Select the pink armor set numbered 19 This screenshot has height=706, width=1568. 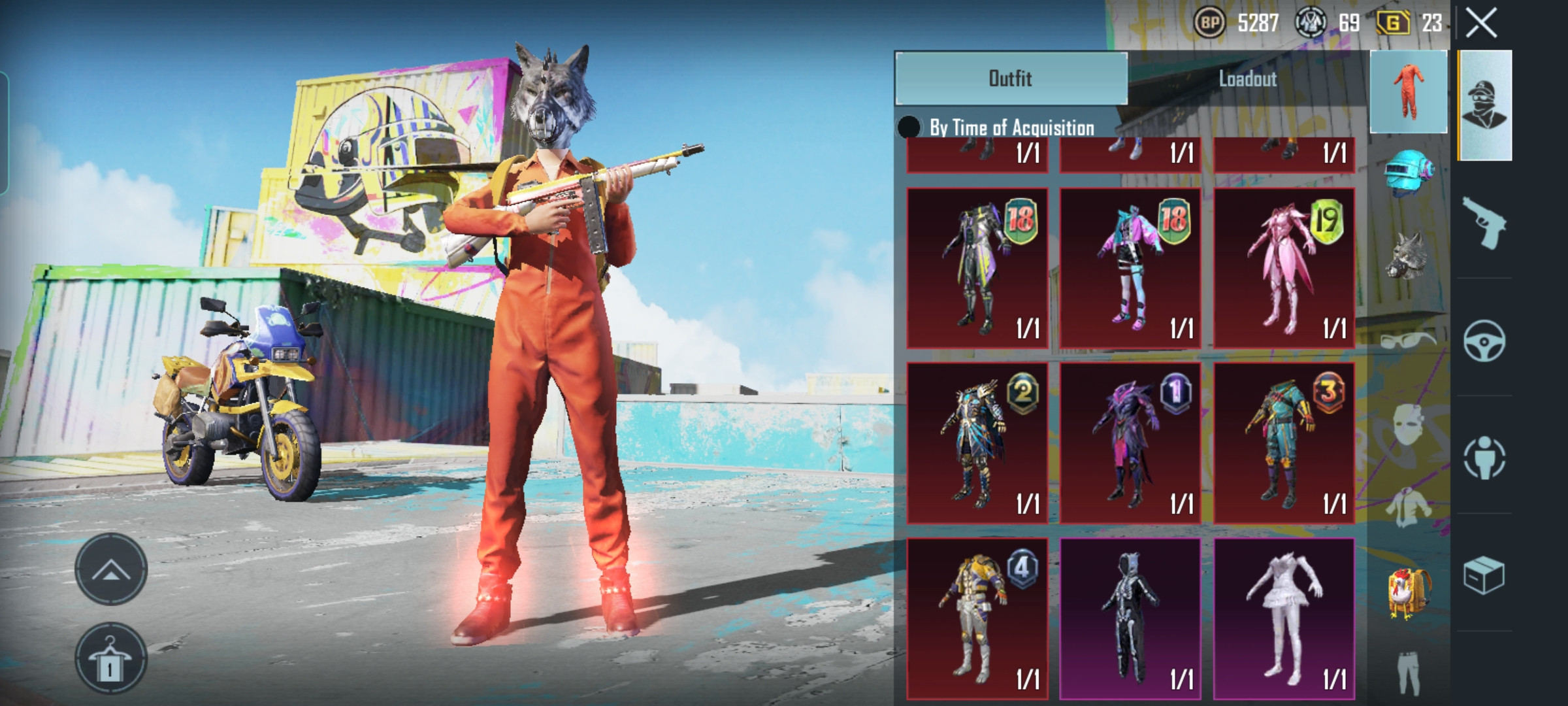click(1284, 268)
